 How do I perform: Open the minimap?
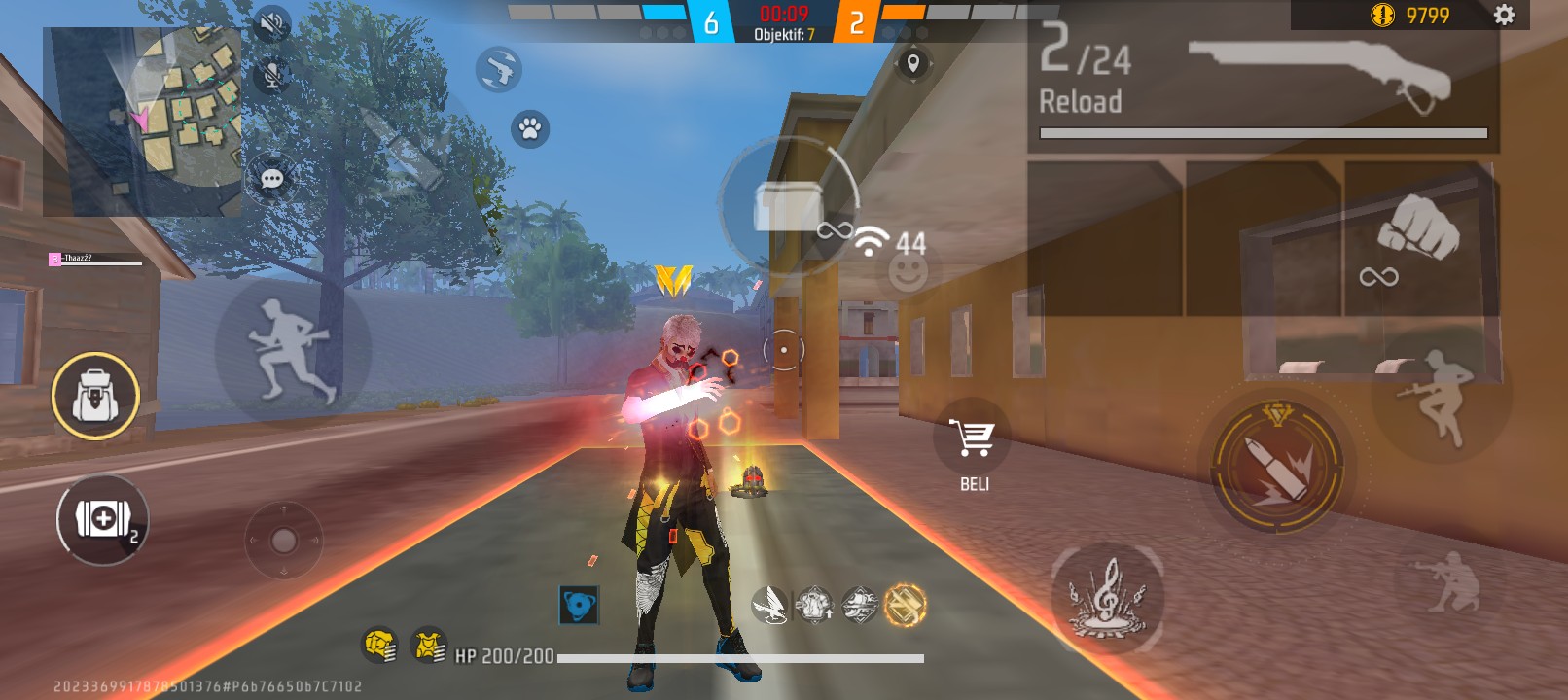point(142,122)
